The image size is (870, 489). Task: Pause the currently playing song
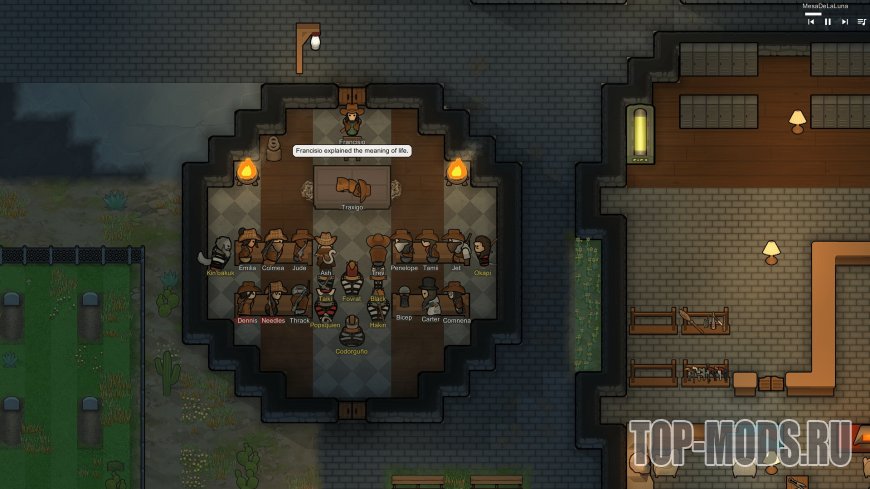coord(828,22)
